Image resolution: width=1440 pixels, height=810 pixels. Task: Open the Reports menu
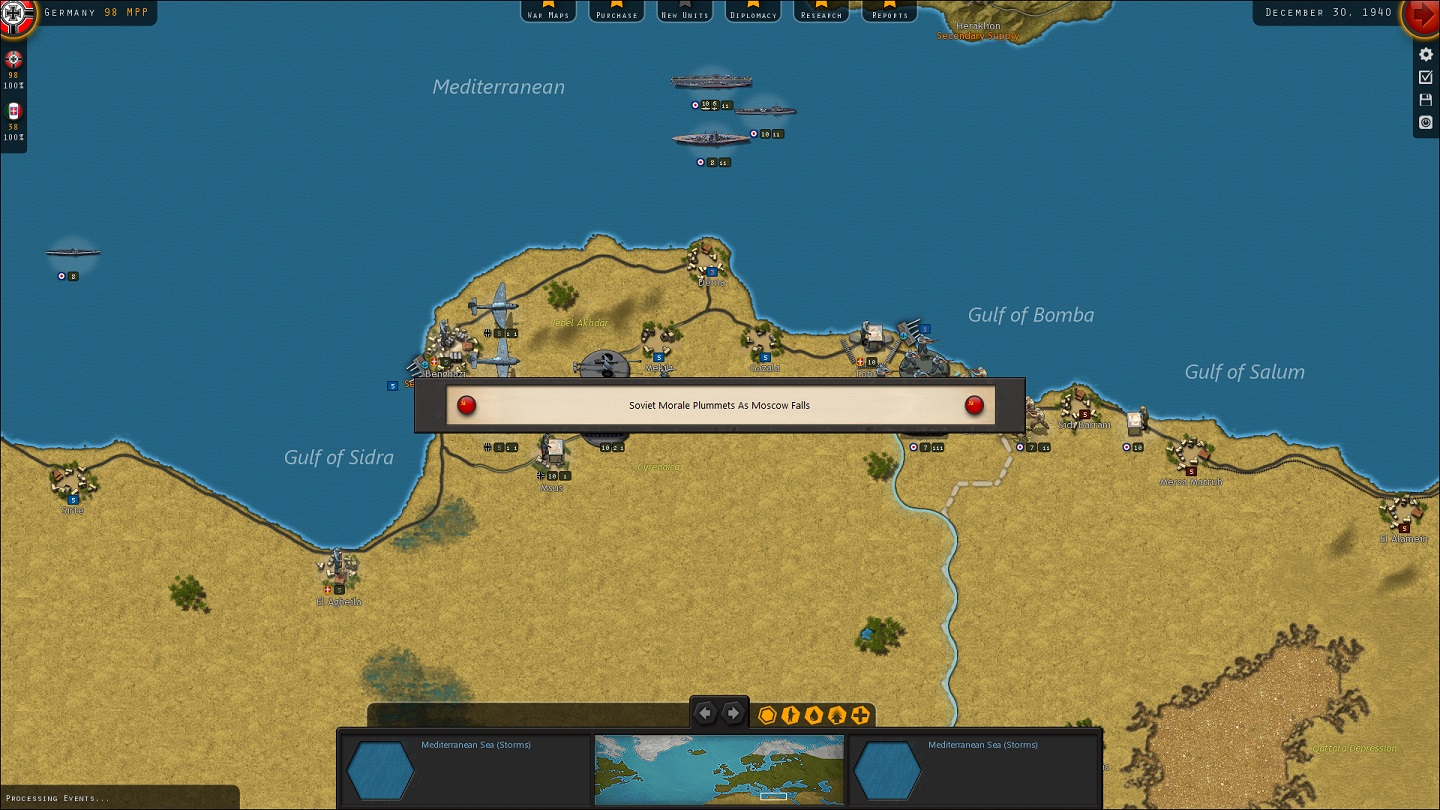pos(889,13)
